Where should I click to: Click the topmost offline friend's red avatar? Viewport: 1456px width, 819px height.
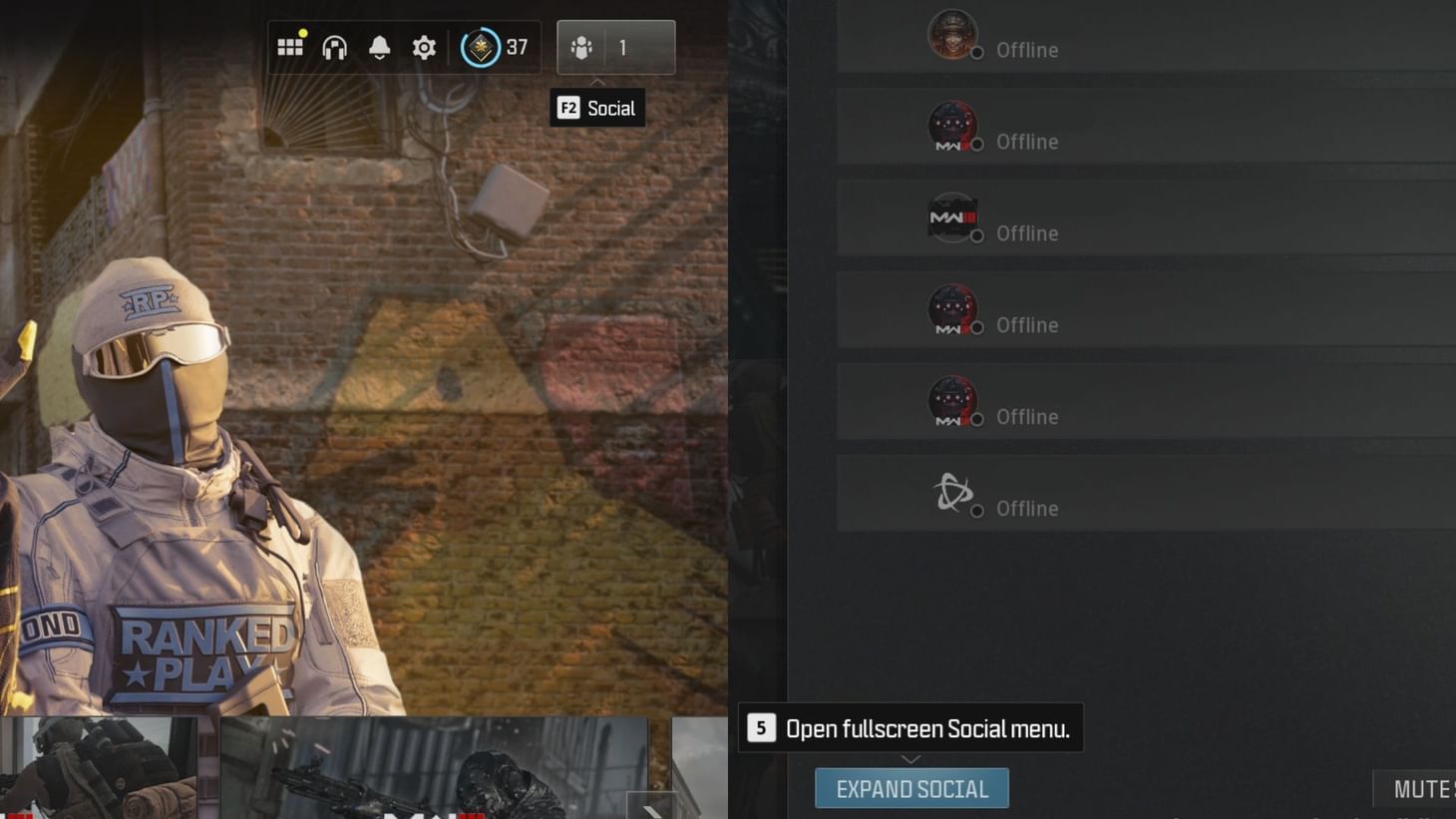coord(952,126)
